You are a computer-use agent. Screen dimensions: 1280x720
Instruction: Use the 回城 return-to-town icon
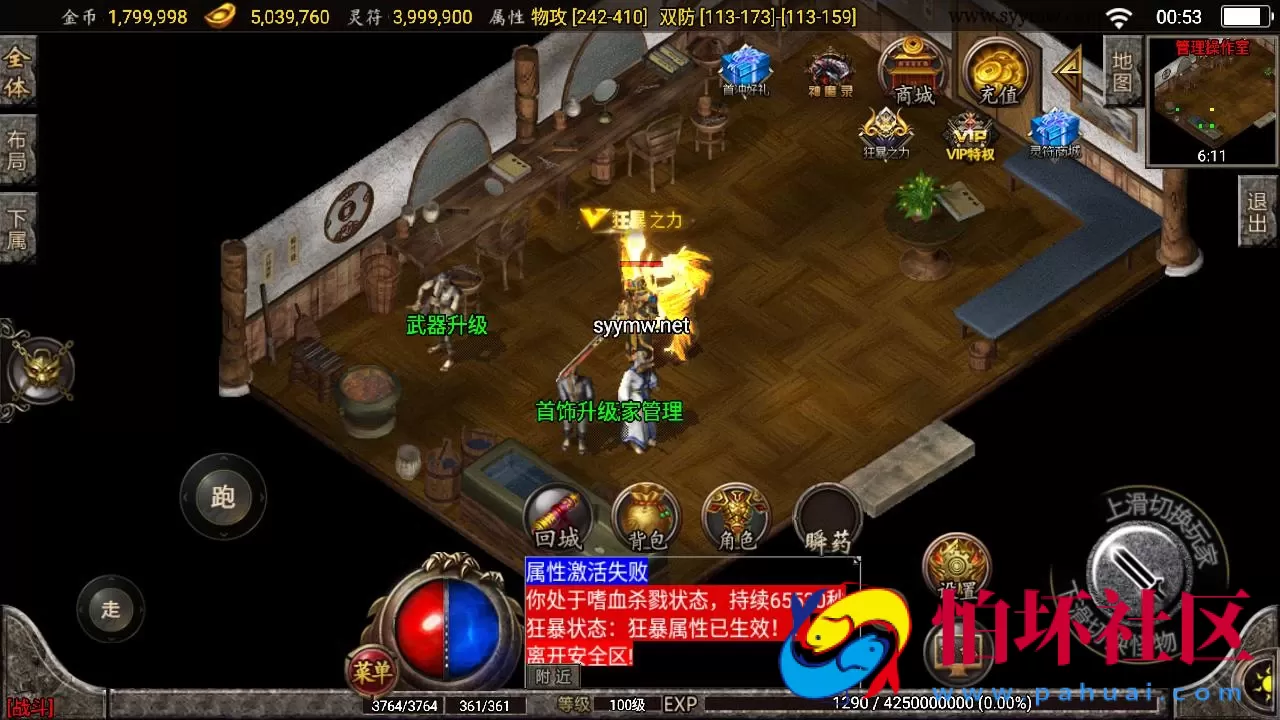(x=557, y=515)
